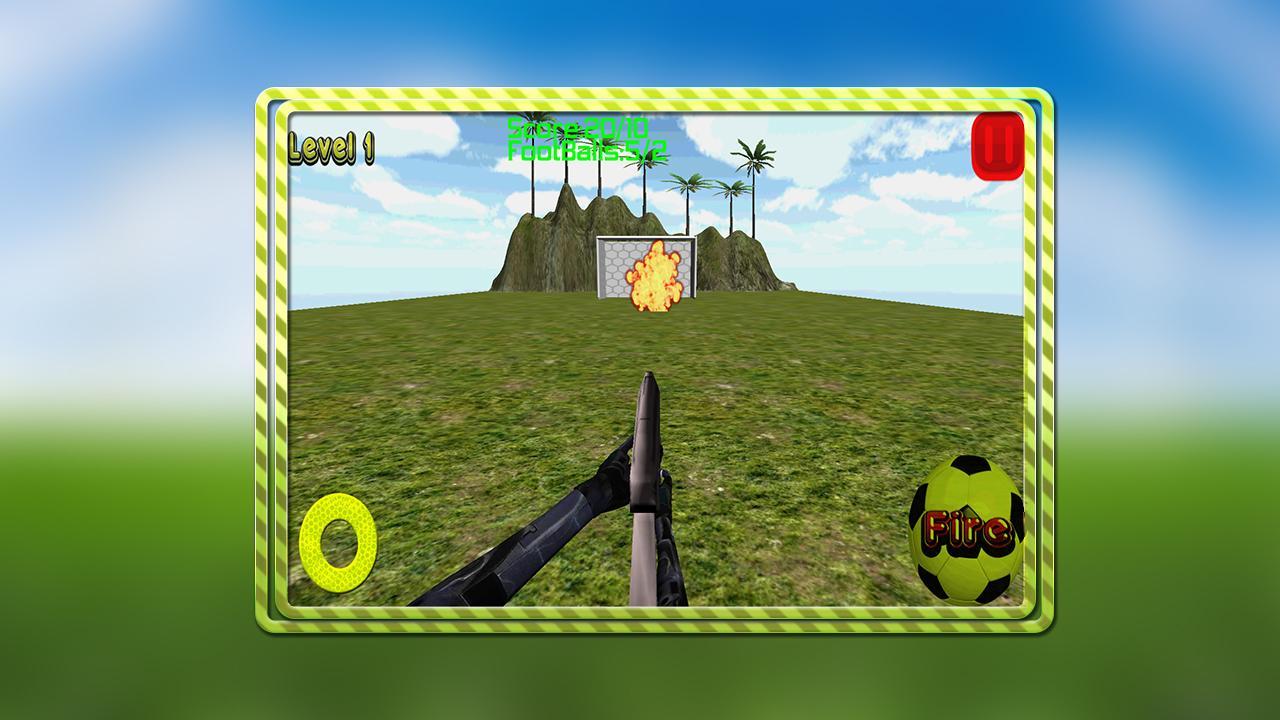Tap the fiery explosion in the goal
The image size is (1280, 720).
coord(655,276)
